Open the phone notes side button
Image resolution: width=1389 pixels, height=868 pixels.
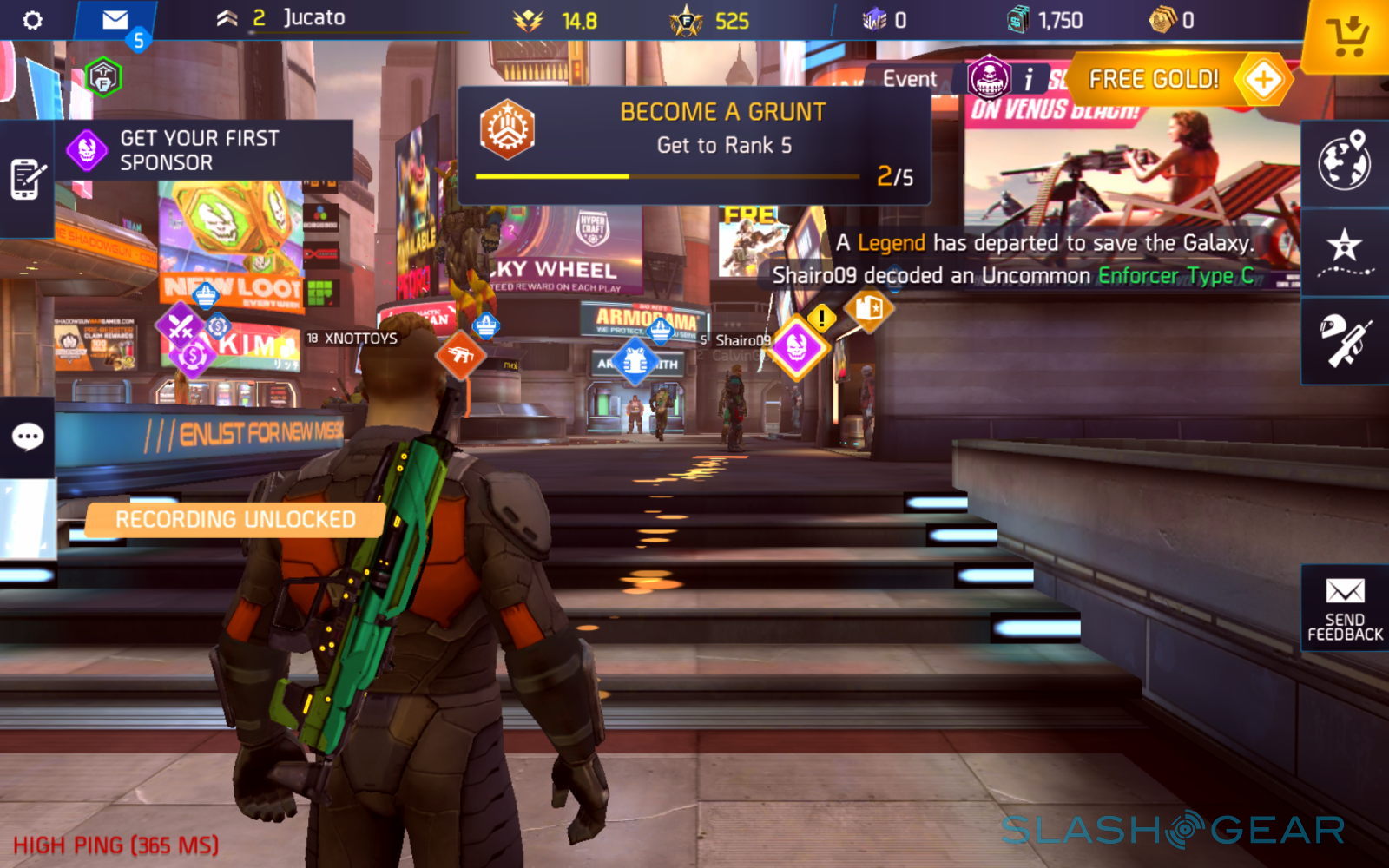(x=26, y=179)
